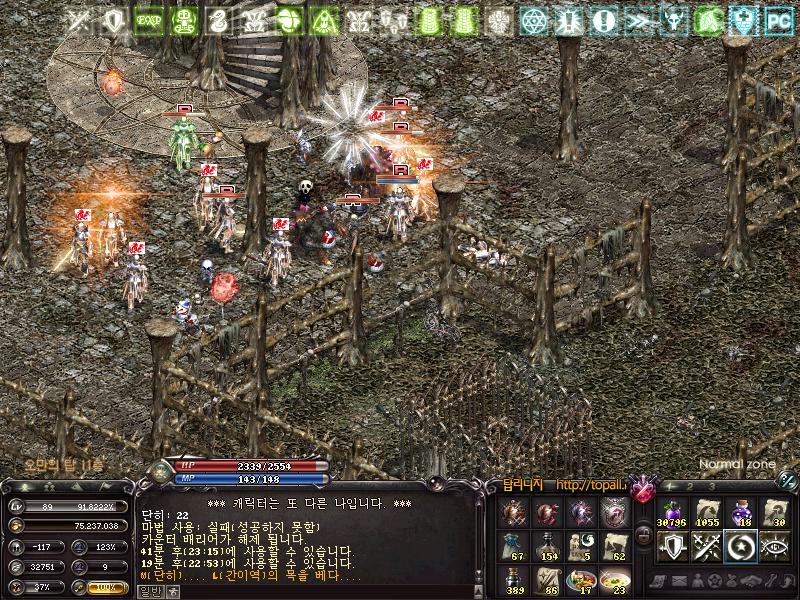This screenshot has height=600, width=800.
Task: Select the 일반 chat tab
Action: click(149, 591)
